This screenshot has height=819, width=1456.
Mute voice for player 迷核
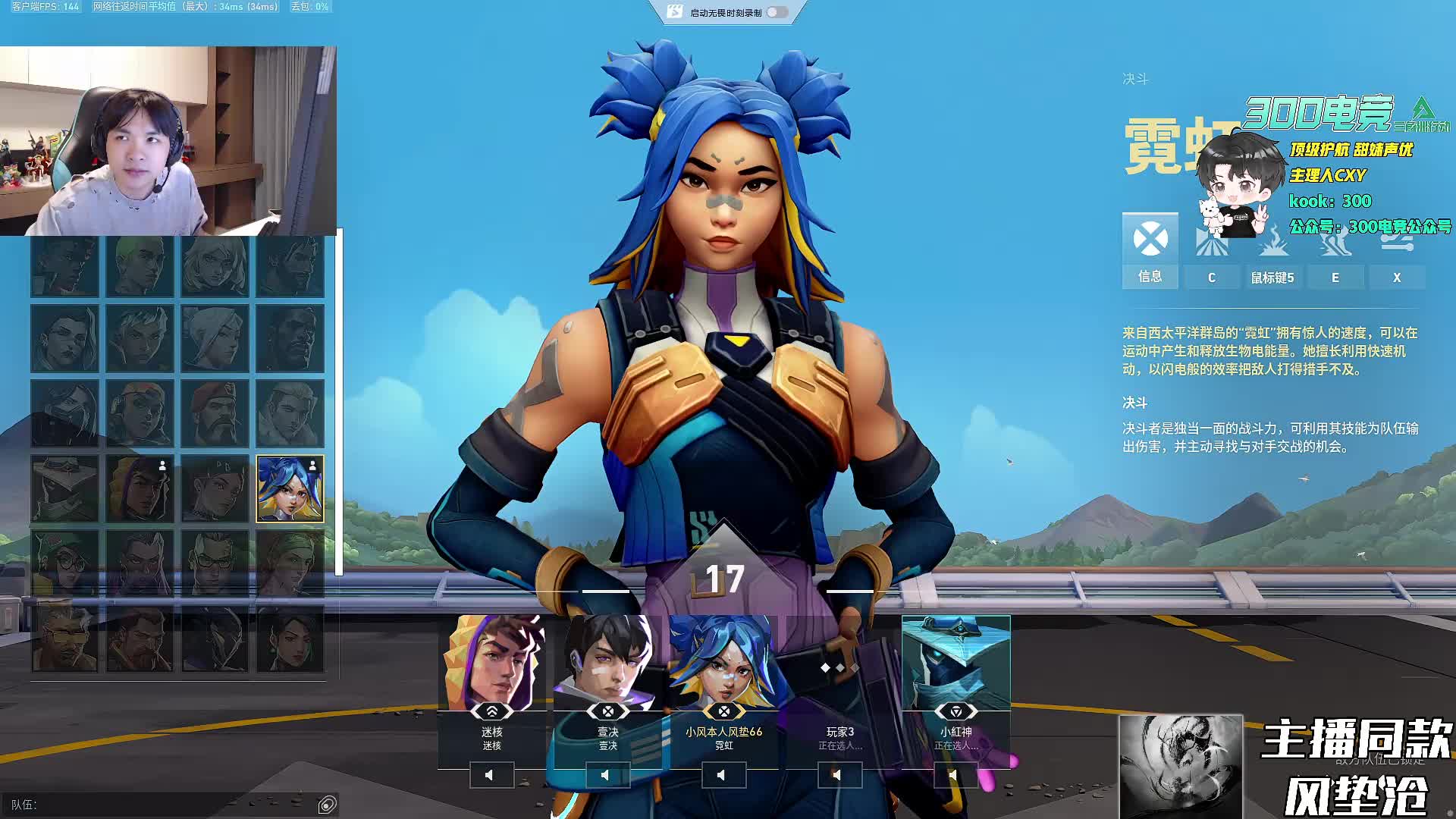(491, 775)
